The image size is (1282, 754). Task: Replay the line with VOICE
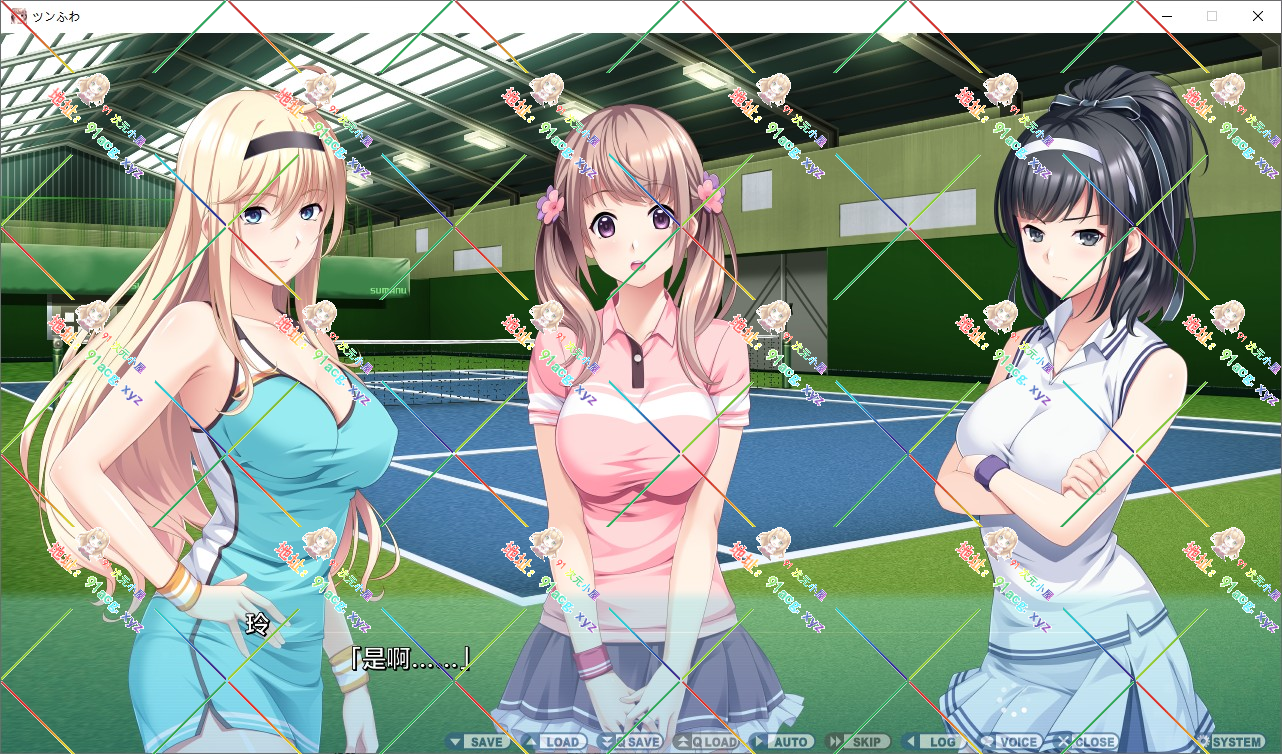(1010, 742)
